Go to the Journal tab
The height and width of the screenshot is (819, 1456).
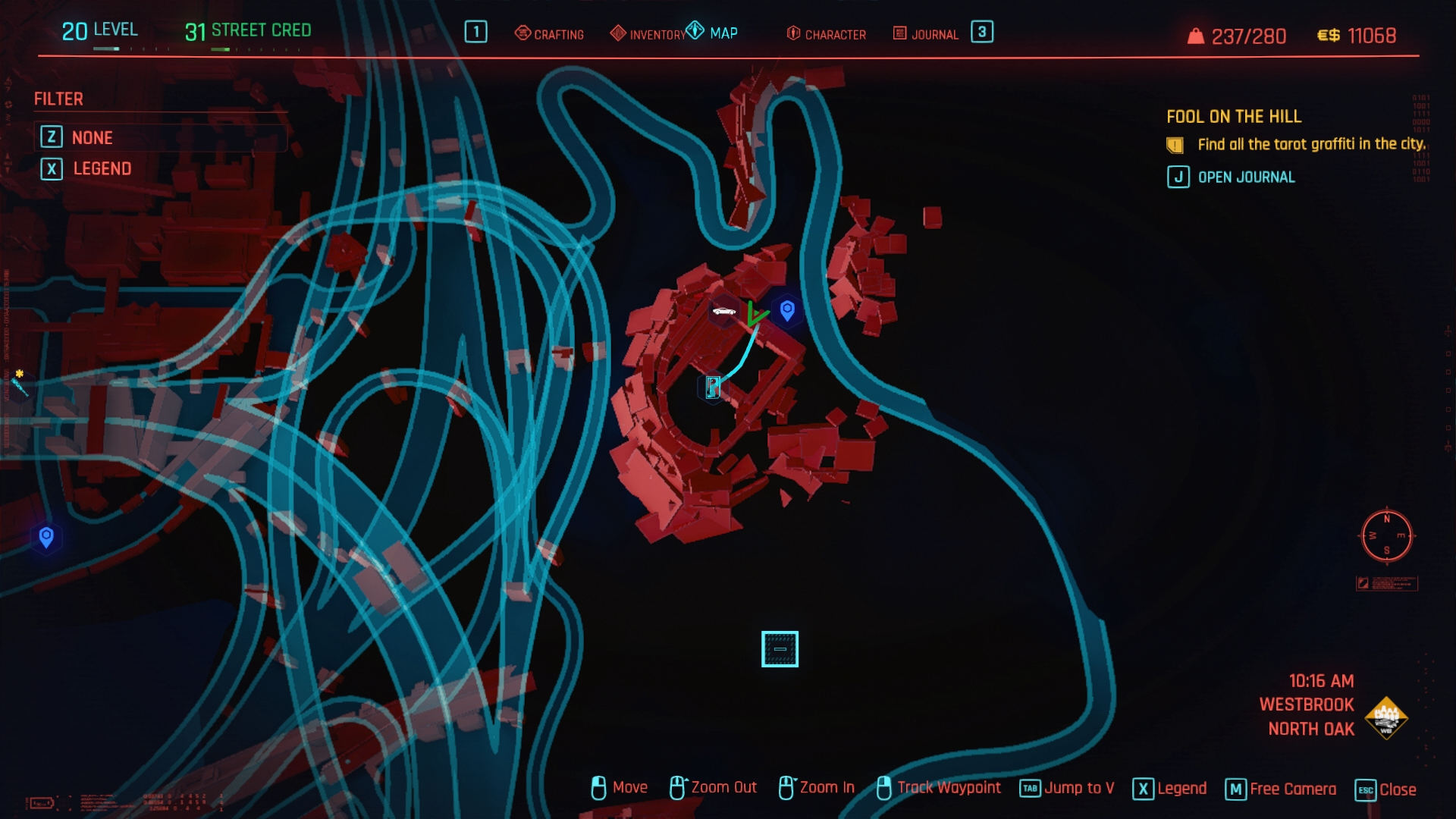click(x=926, y=34)
